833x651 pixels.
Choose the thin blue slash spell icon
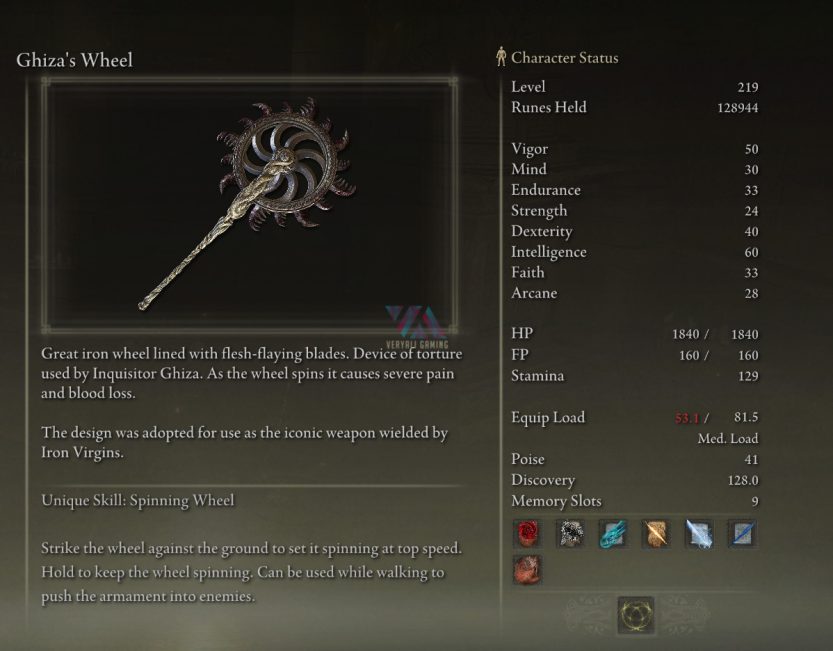click(x=742, y=534)
